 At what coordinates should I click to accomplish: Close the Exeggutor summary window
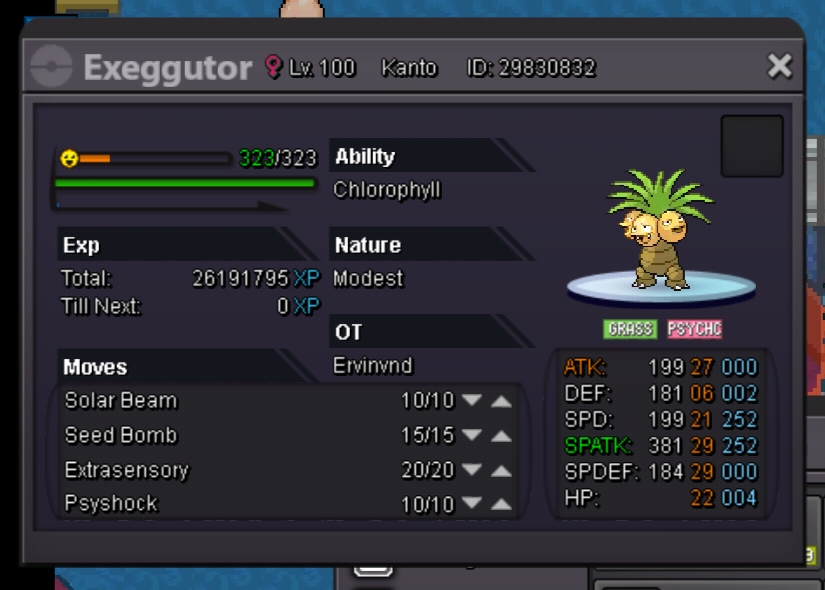779,67
